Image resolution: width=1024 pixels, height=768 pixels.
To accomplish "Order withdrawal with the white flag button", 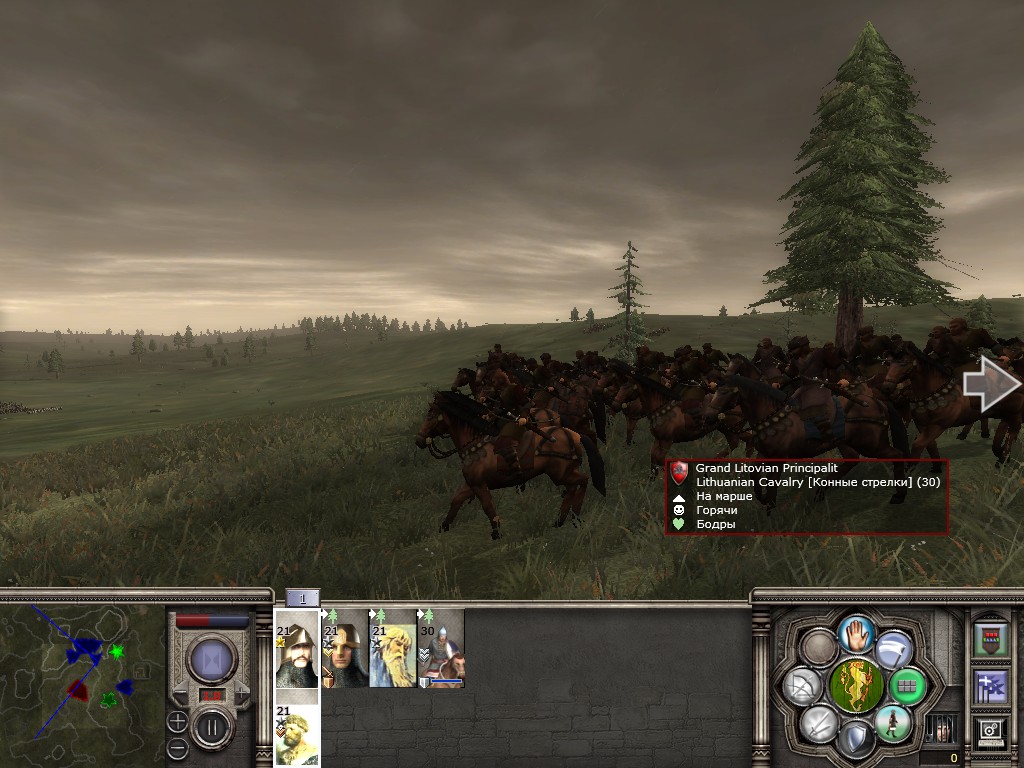I will click(x=893, y=649).
